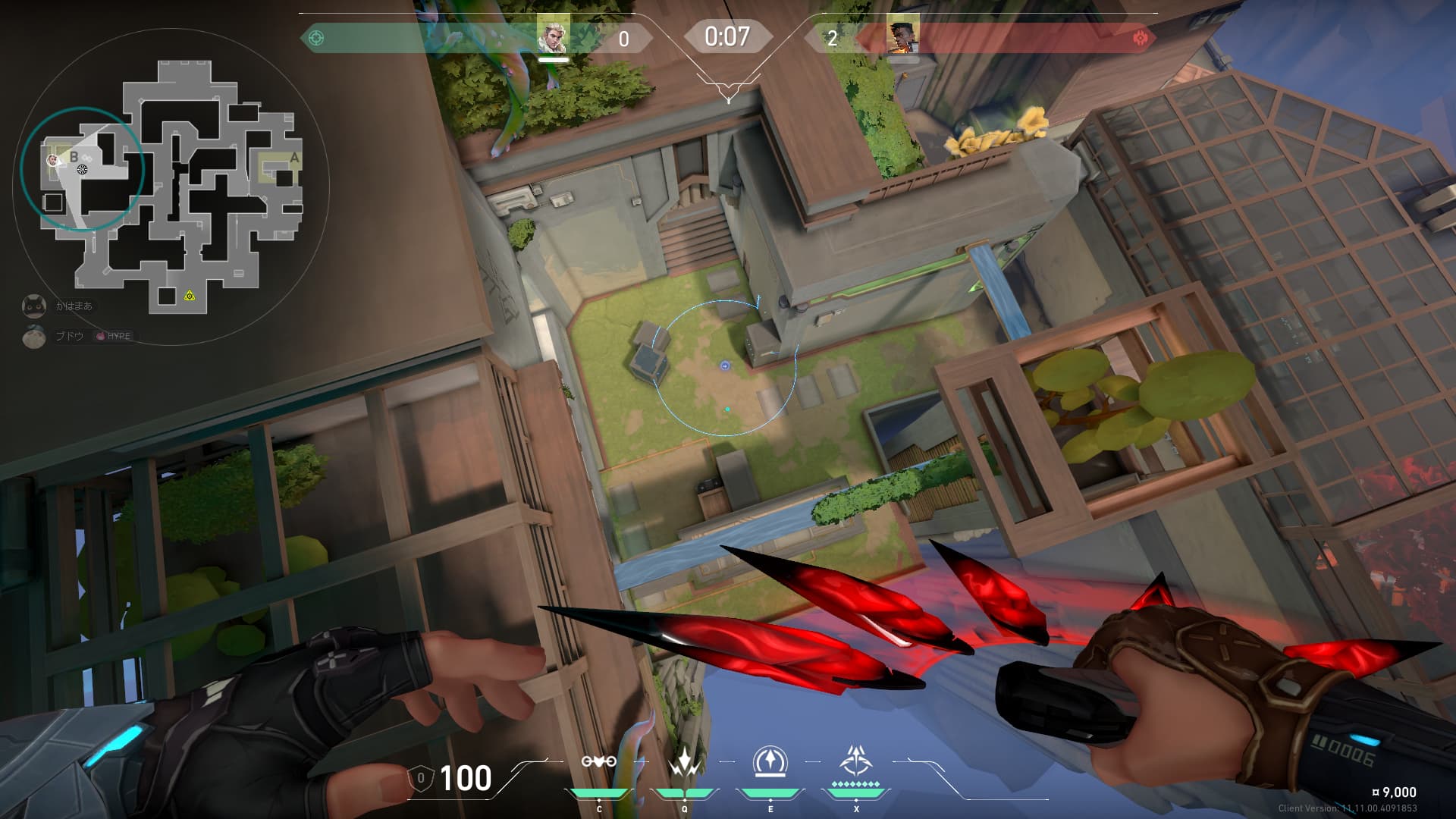
Task: Trigger the Tailwind dash ability icon
Action: click(x=770, y=762)
